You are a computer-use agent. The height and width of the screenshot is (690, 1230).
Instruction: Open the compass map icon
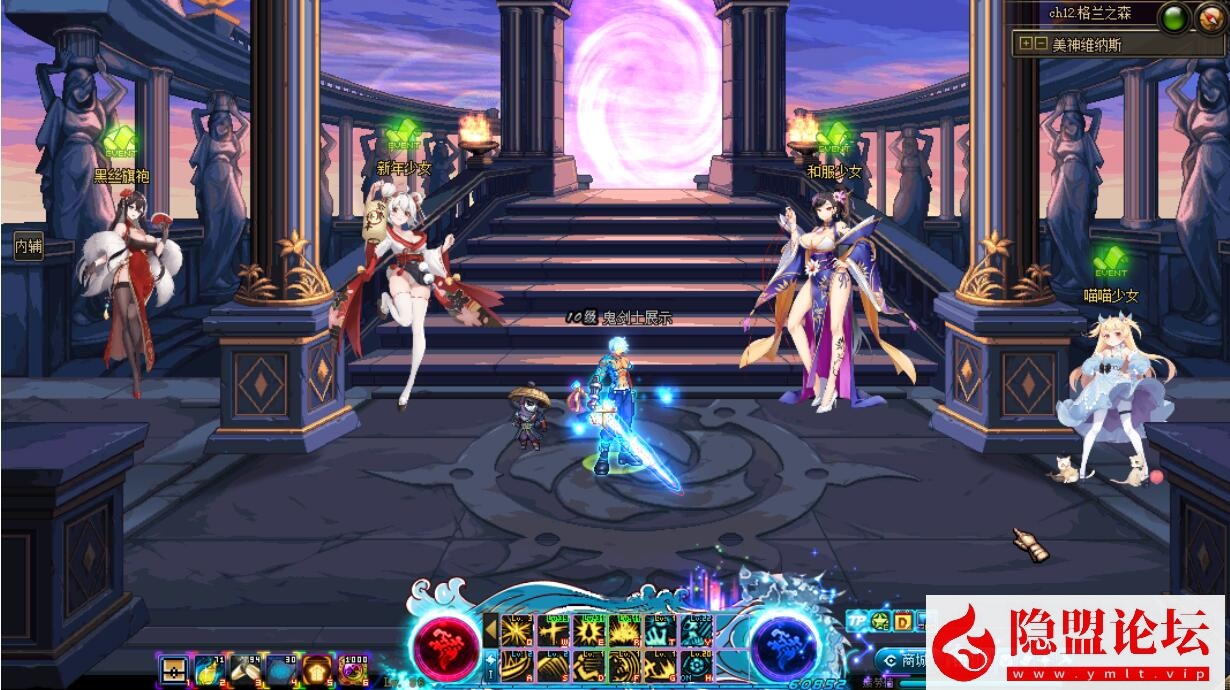[x=1210, y=17]
